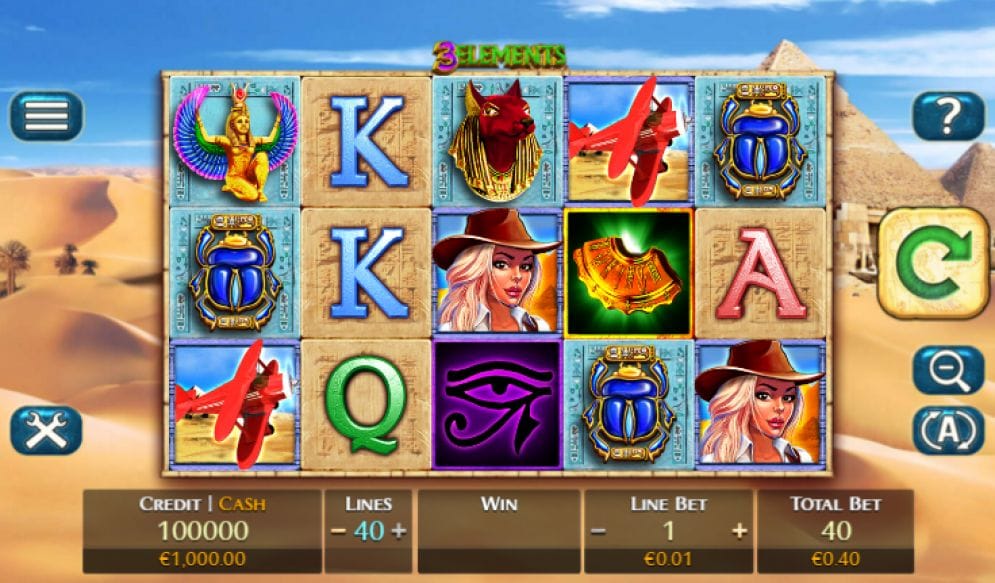Open the wrench and screwdriver settings
Viewport: 995px width, 583px height.
pos(46,430)
